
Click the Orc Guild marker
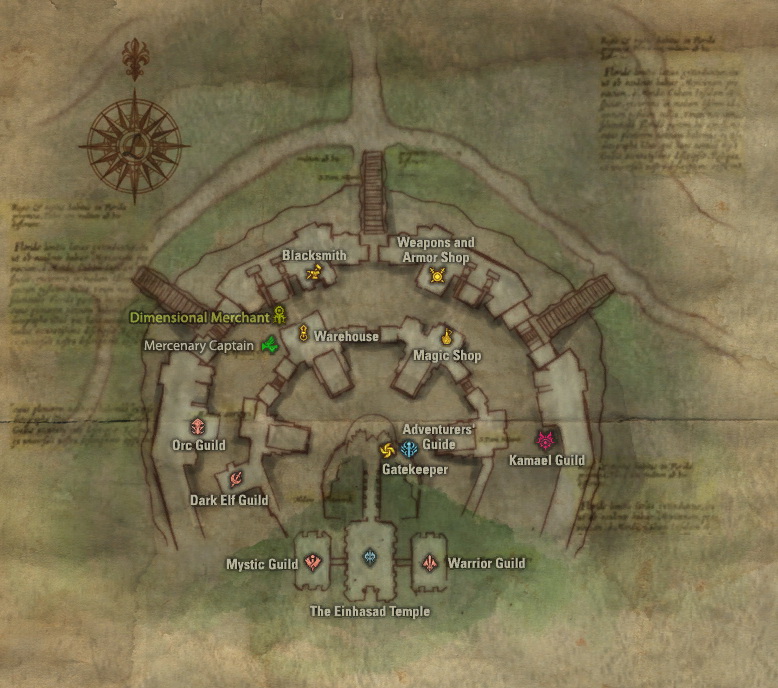[x=198, y=426]
